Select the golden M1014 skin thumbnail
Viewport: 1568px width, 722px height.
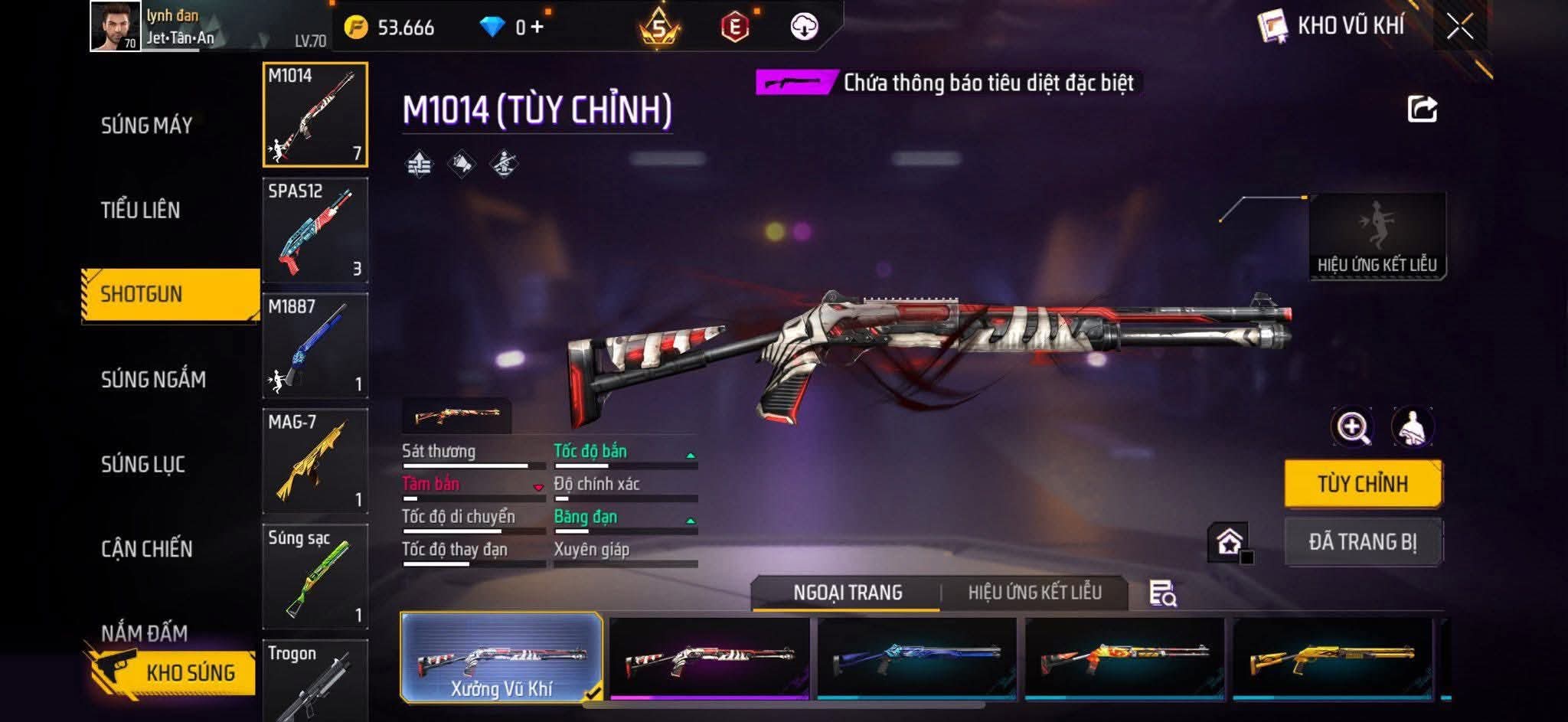1332,658
